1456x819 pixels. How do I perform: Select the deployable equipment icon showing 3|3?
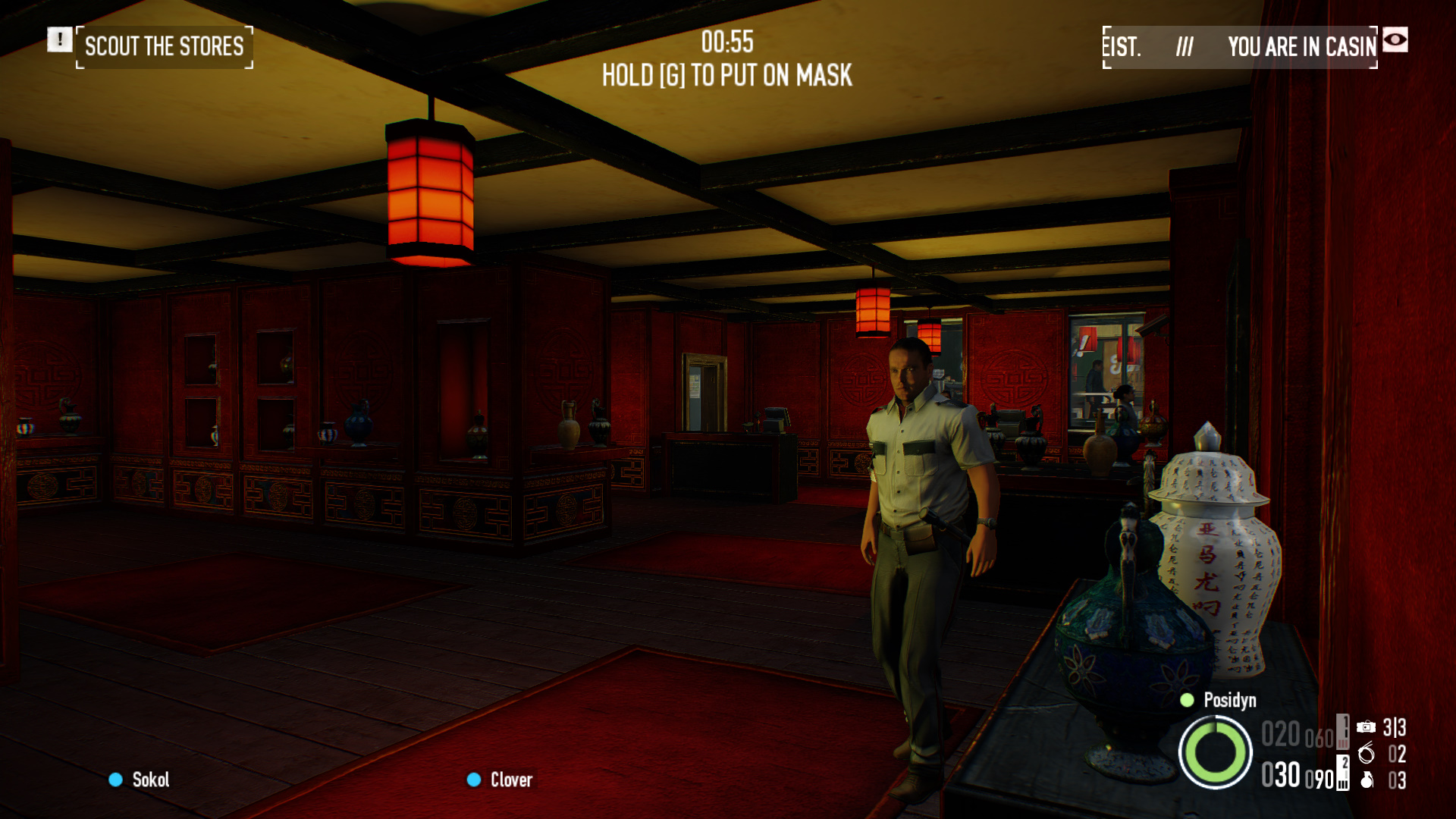point(1366,727)
